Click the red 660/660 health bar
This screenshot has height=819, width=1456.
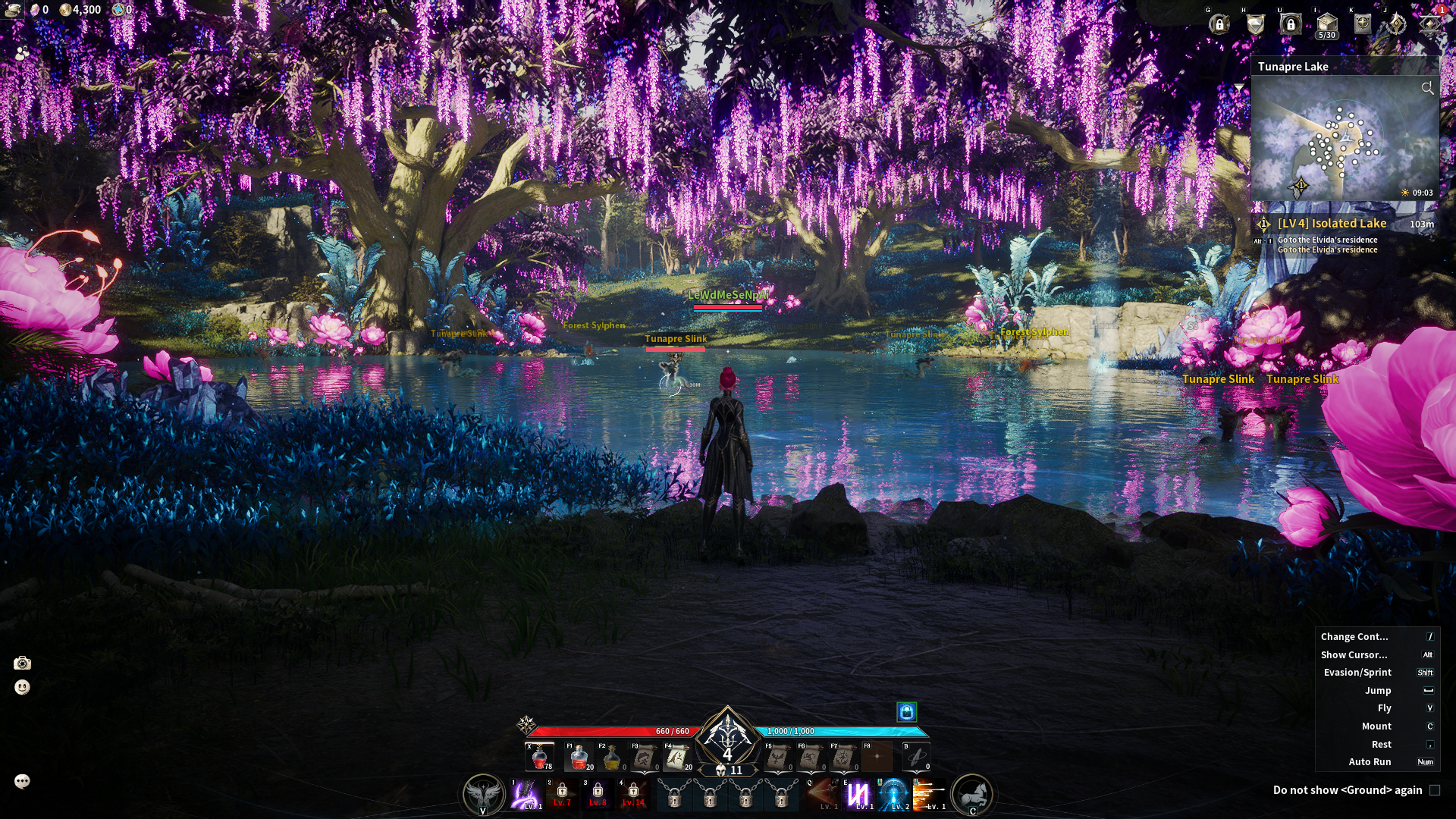pyautogui.click(x=613, y=731)
